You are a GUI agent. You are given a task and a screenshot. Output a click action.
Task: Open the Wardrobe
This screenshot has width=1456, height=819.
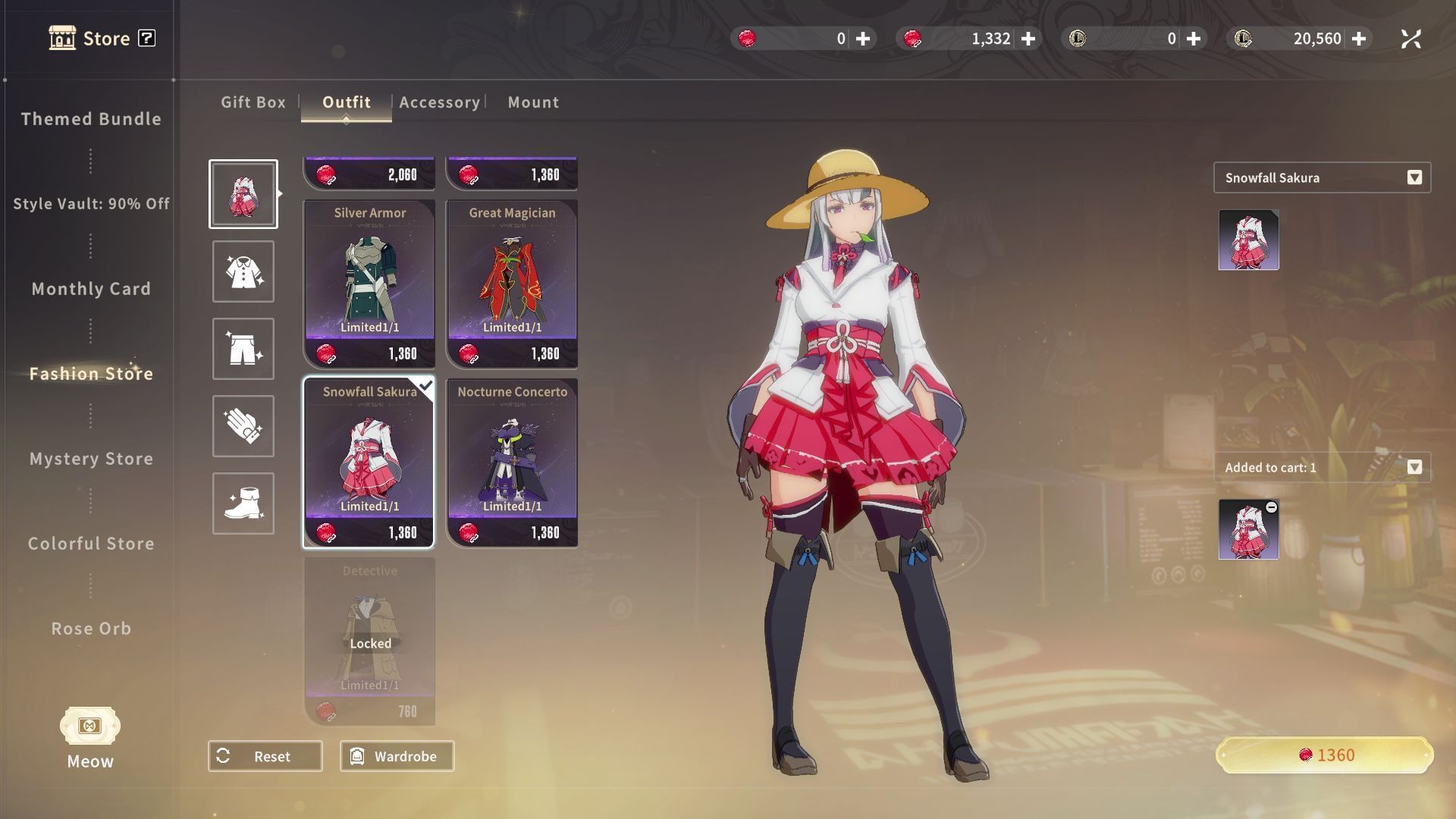pyautogui.click(x=397, y=756)
